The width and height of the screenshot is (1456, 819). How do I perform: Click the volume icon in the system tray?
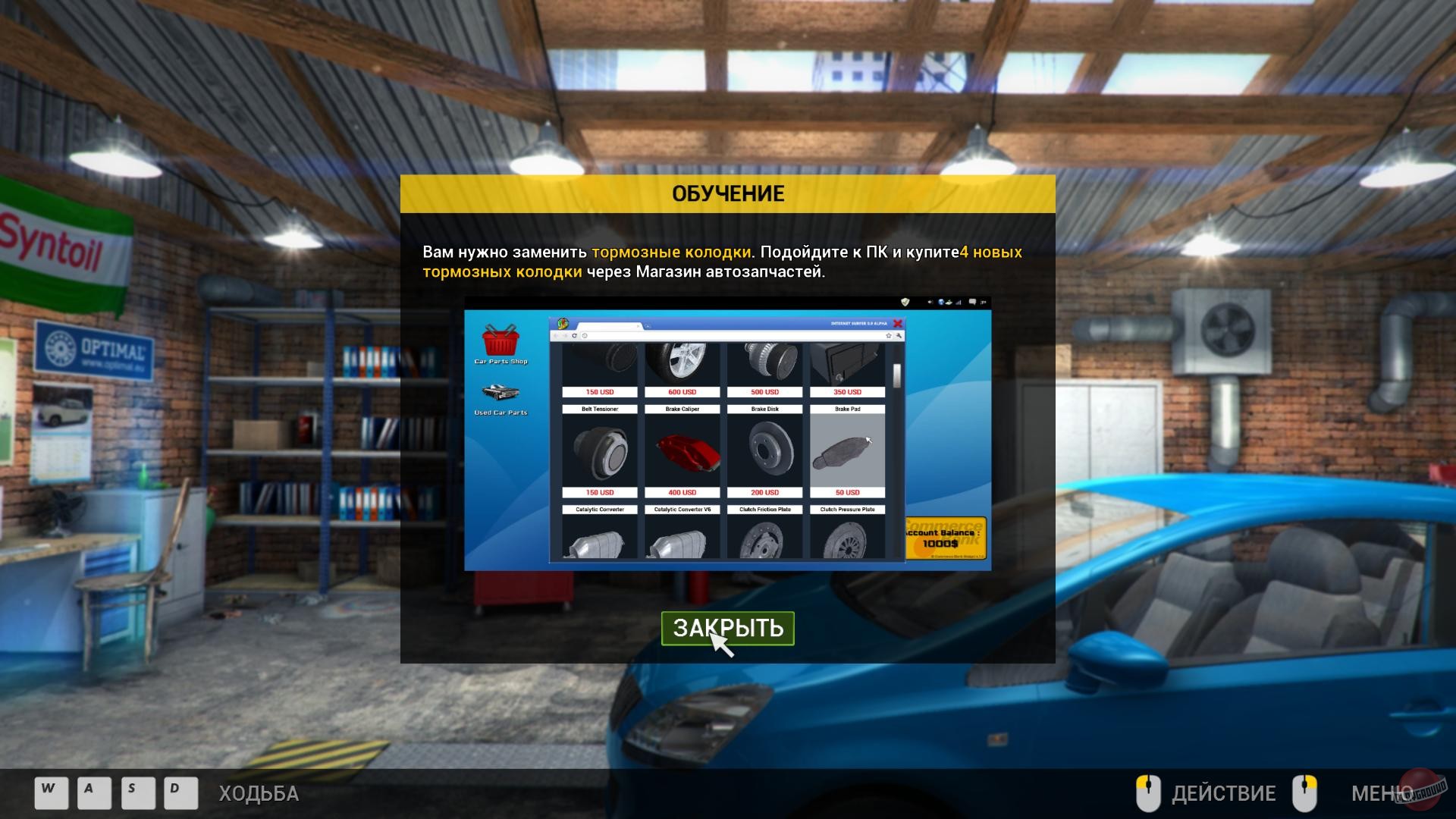click(930, 302)
